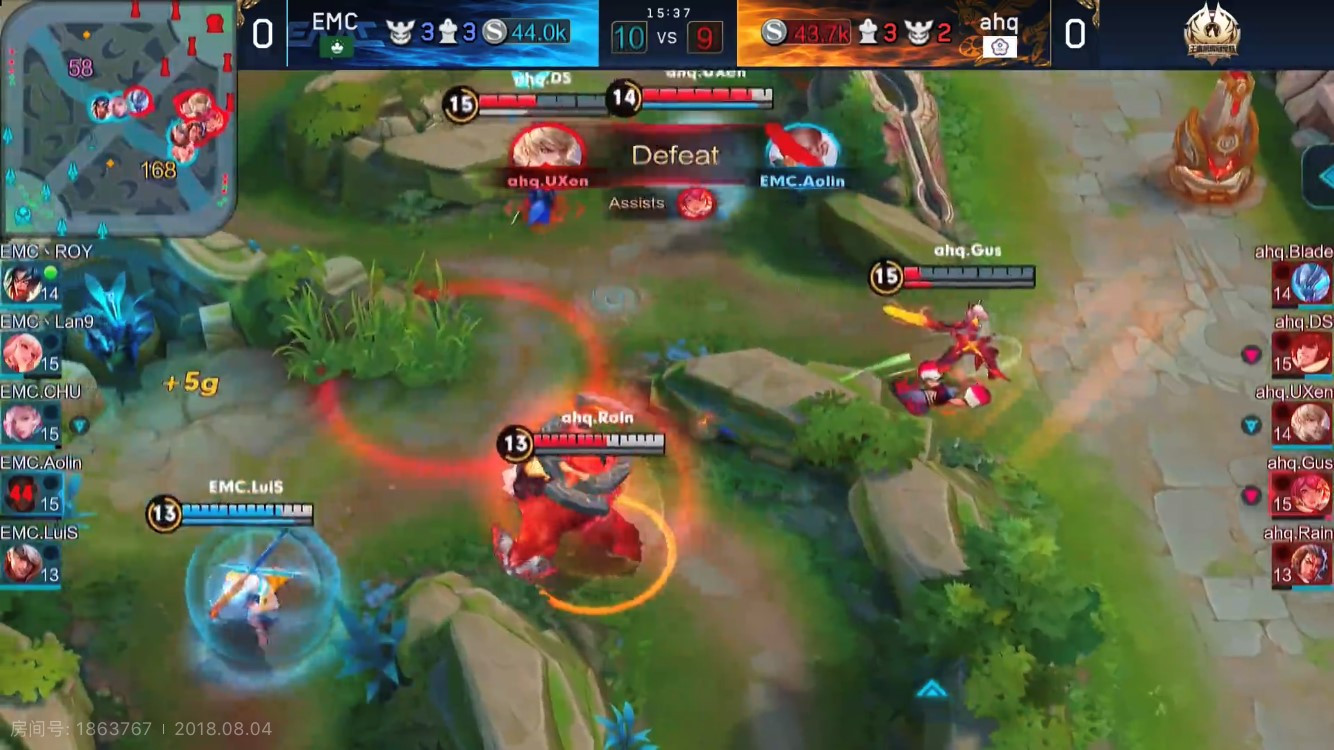Expand the side panel arrow at right edge
Viewport: 1334px width, 750px height.
point(1320,177)
